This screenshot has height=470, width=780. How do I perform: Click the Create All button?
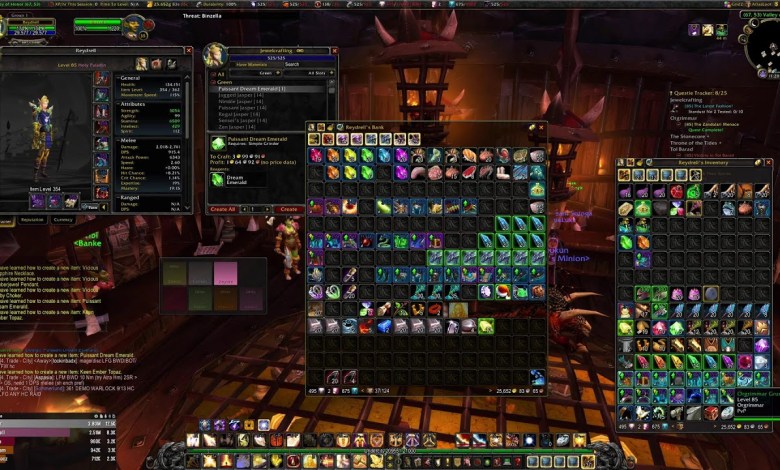click(x=223, y=209)
